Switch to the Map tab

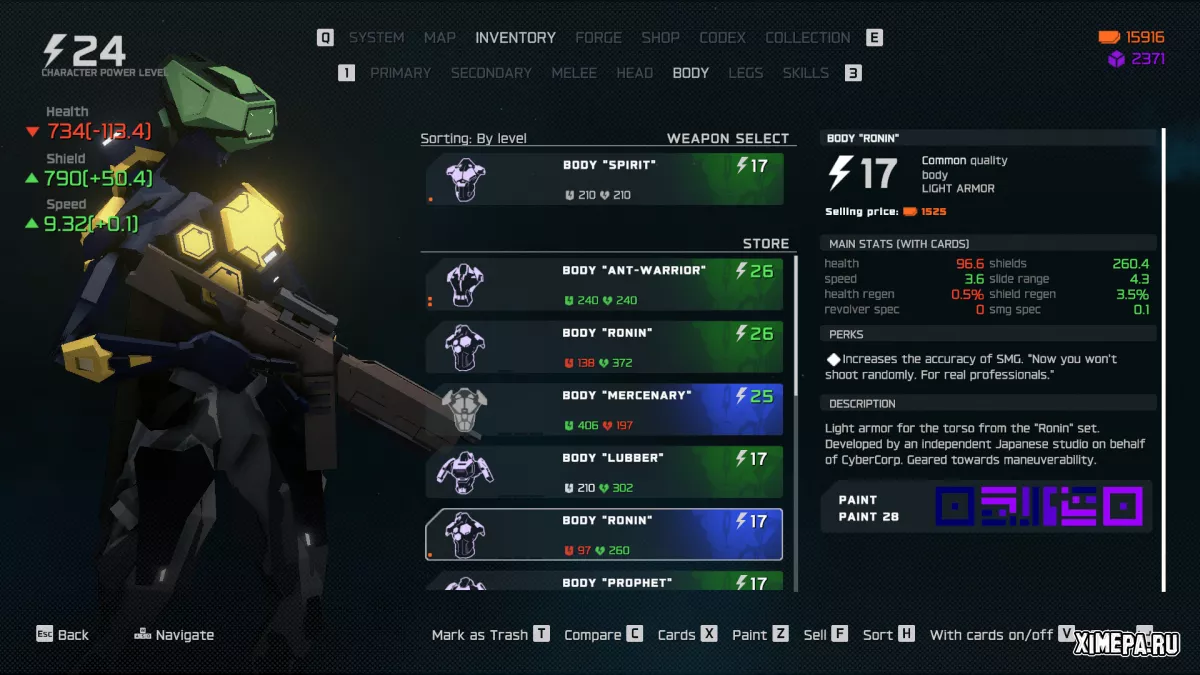click(x=439, y=38)
